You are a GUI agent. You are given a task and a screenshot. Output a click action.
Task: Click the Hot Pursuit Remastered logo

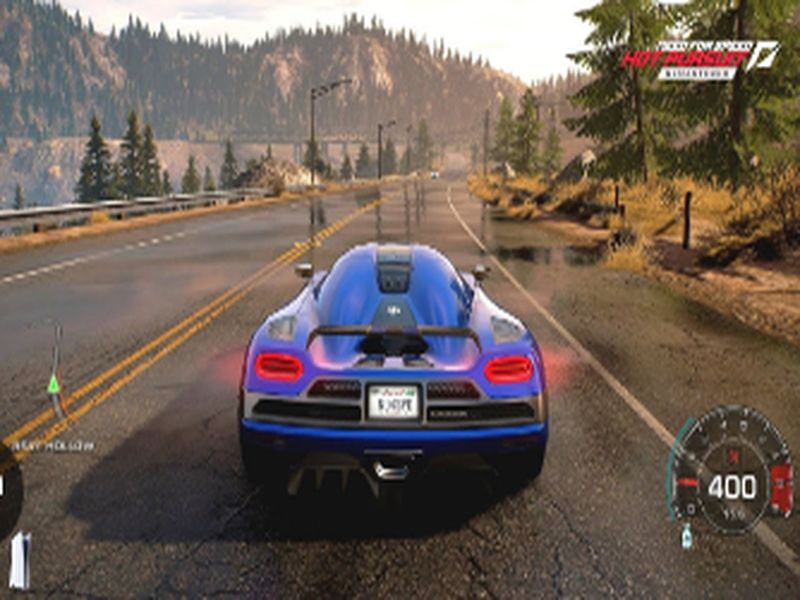tap(698, 58)
